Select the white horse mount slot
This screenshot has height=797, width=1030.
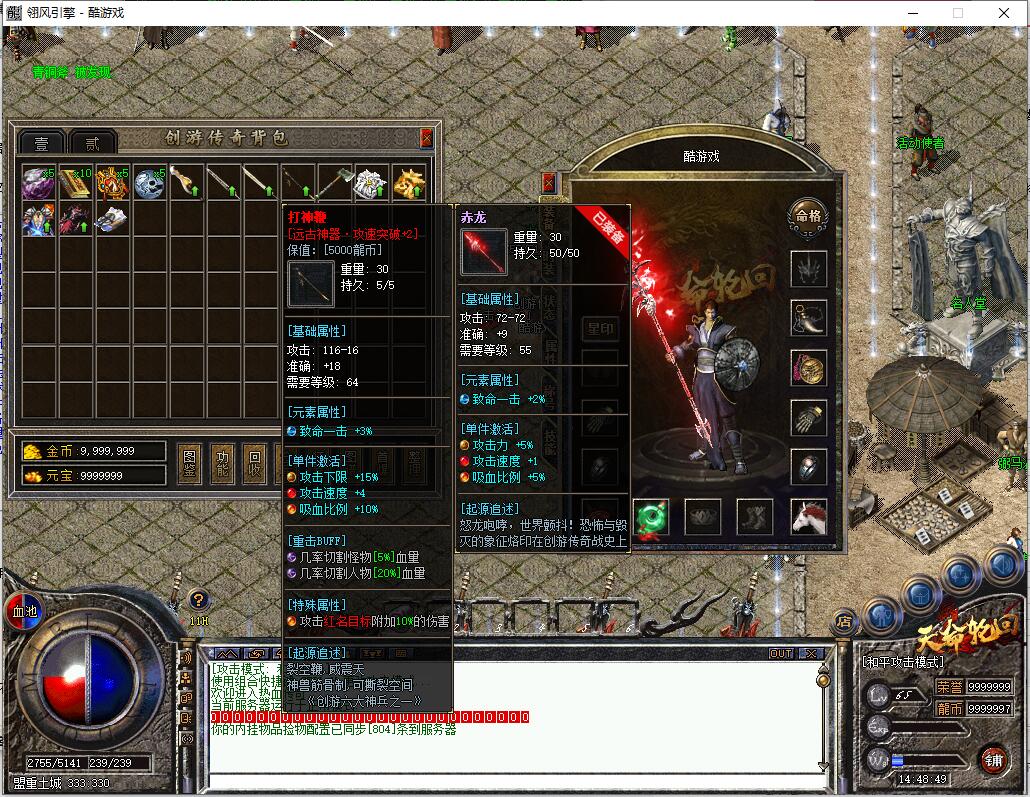(x=808, y=517)
